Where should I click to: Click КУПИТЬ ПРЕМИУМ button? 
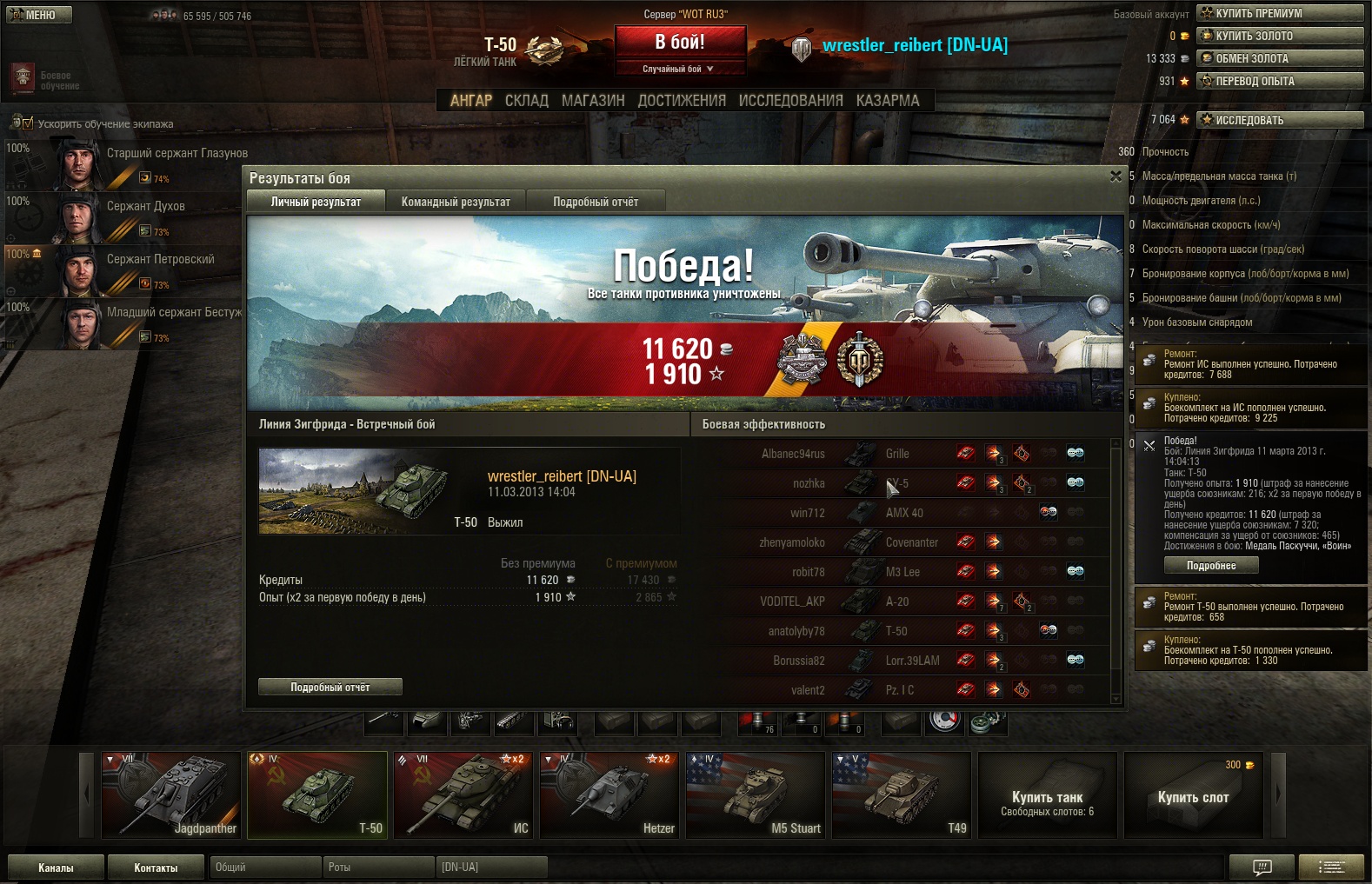pyautogui.click(x=1280, y=13)
